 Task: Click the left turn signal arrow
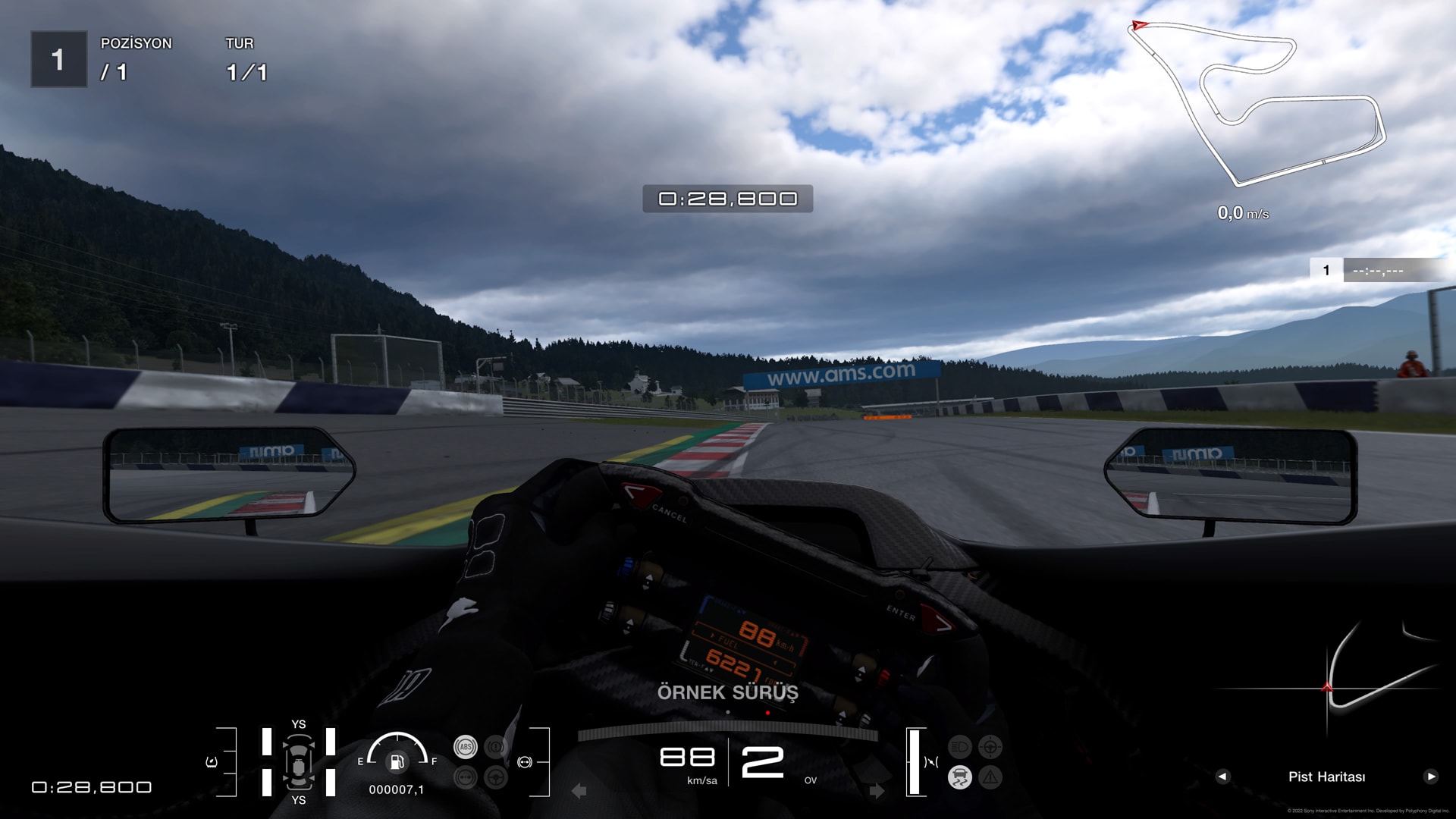point(579,791)
